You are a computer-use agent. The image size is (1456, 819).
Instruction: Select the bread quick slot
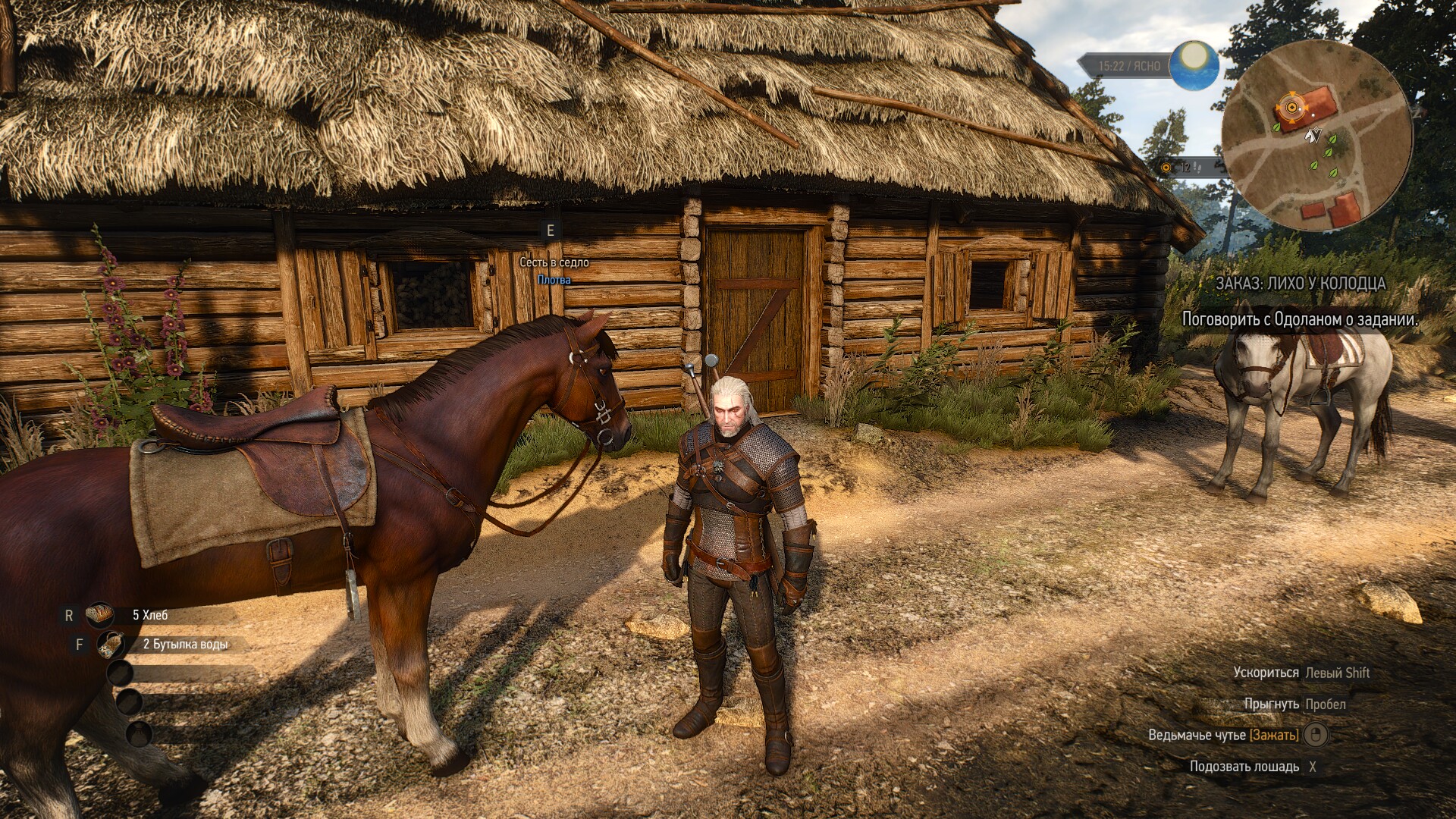[99, 615]
